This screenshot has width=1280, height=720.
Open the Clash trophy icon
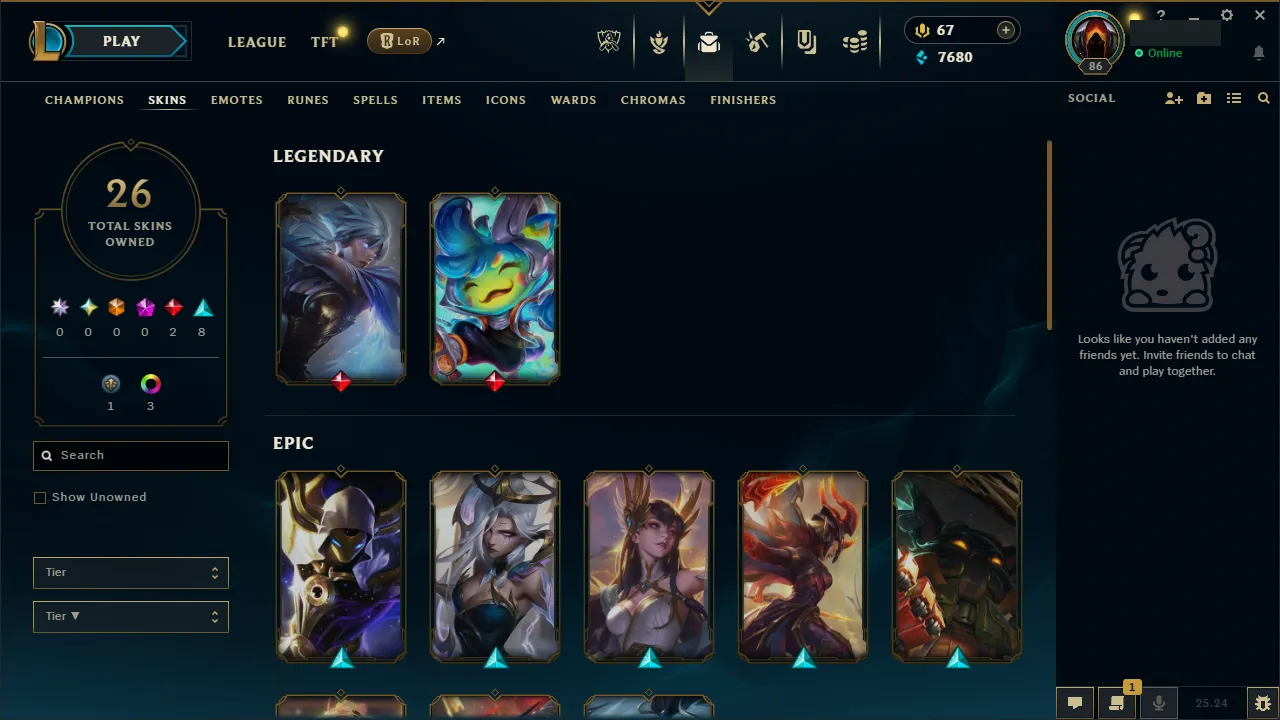click(660, 42)
